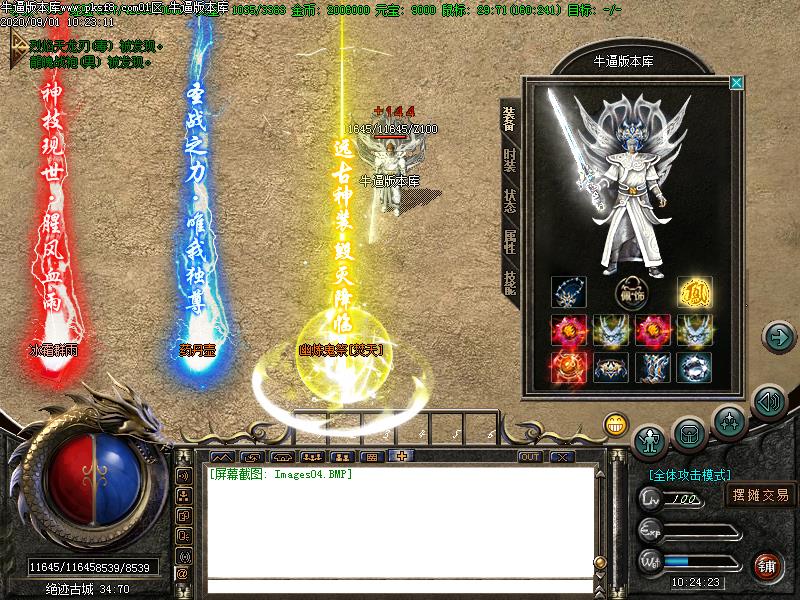Screen dimensions: 800x600
Task: Click the OUT button above chat
Action: tap(530, 457)
